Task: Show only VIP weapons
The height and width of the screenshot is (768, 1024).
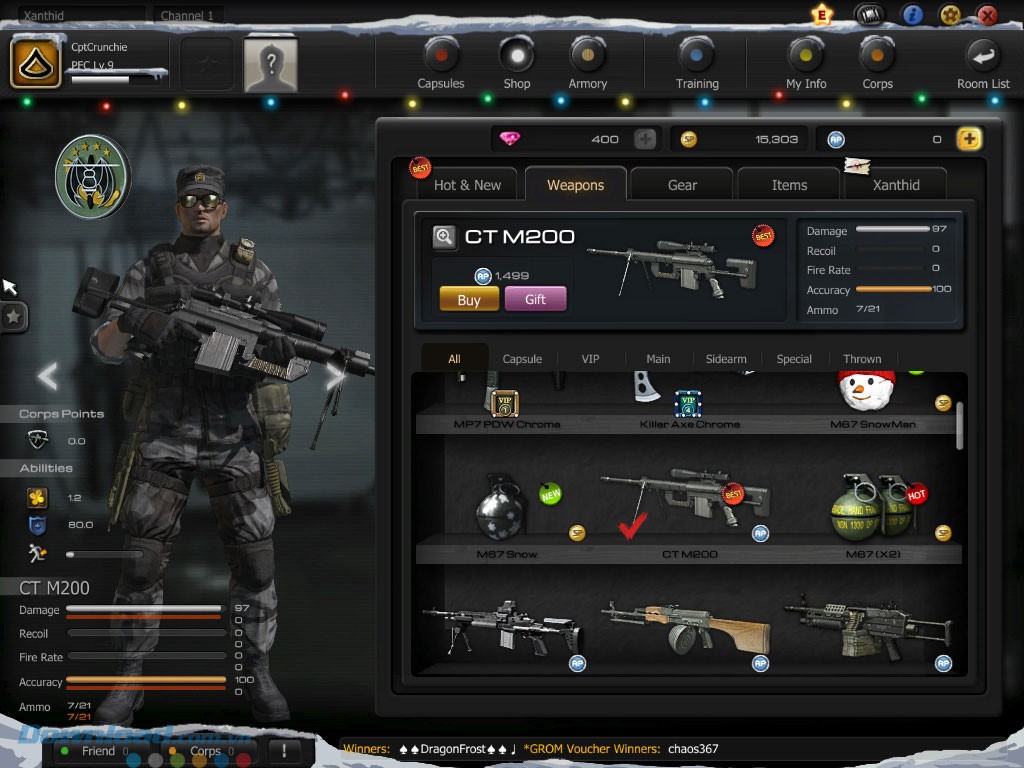Action: click(590, 359)
